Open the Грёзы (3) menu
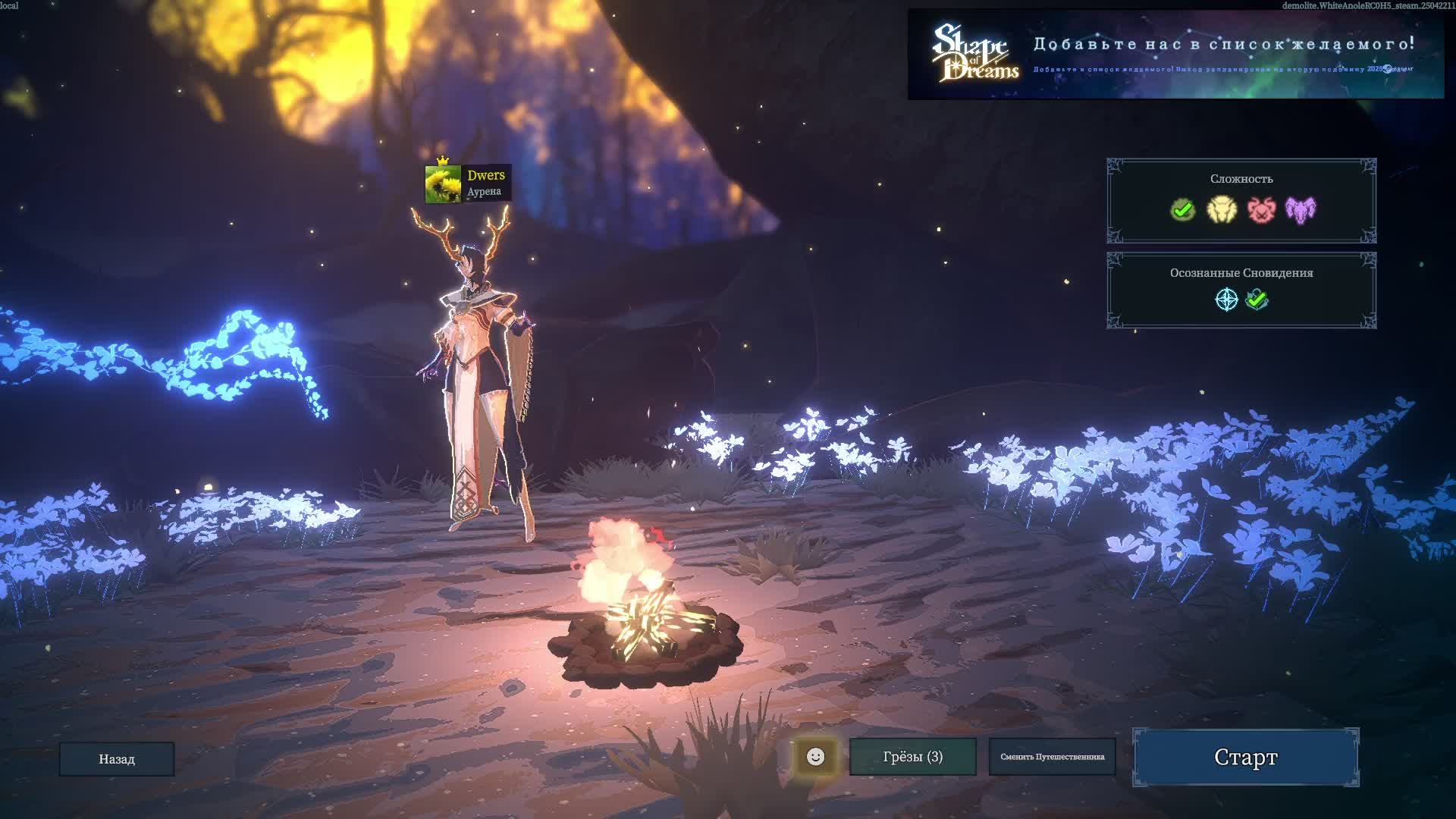Screen dimensions: 1456x819 coord(912,756)
